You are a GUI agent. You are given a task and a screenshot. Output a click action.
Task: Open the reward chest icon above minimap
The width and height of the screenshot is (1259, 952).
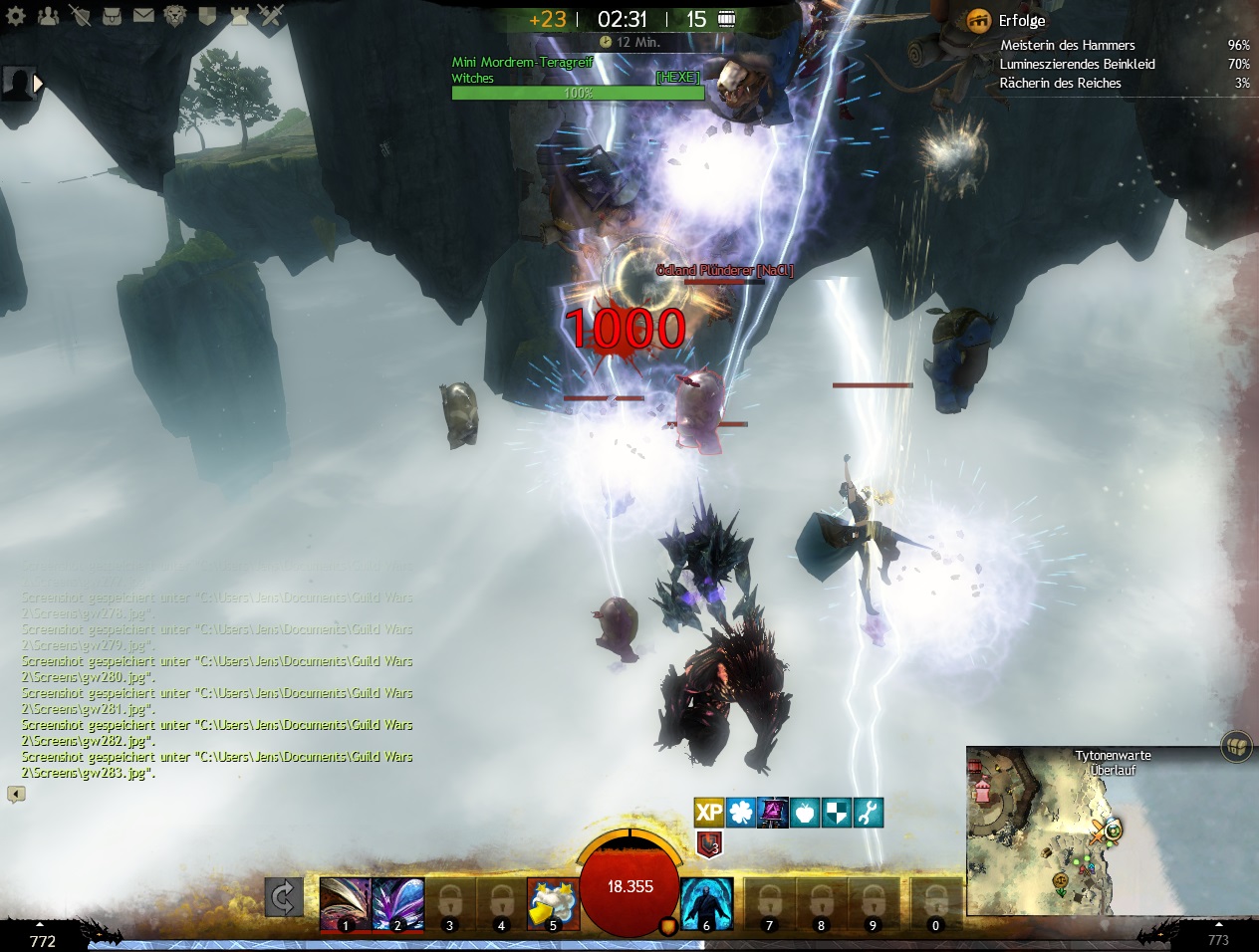click(x=1236, y=745)
